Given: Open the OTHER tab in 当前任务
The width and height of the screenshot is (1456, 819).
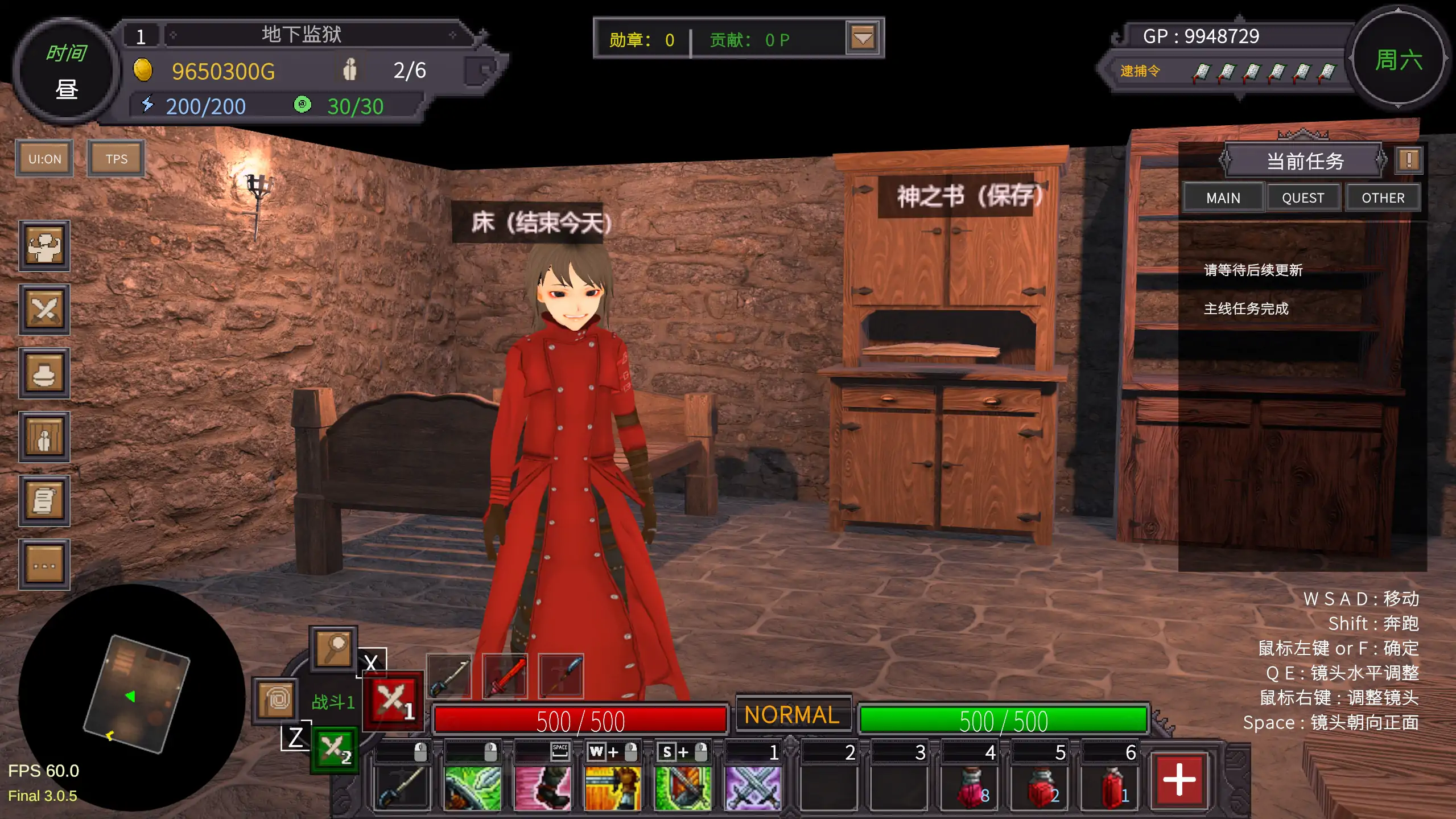Looking at the screenshot, I should tap(1384, 197).
